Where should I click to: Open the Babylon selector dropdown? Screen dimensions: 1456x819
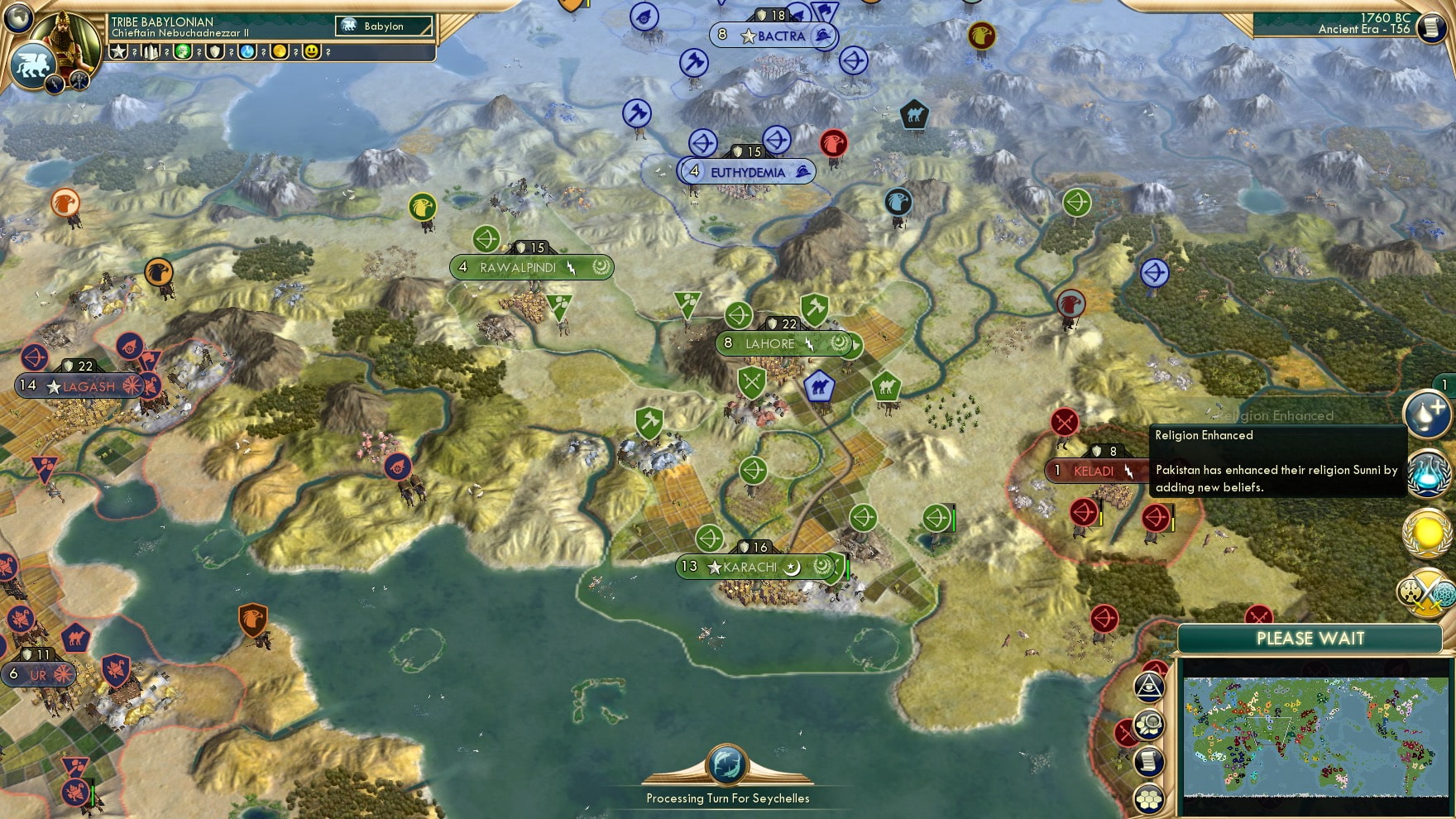tap(383, 26)
